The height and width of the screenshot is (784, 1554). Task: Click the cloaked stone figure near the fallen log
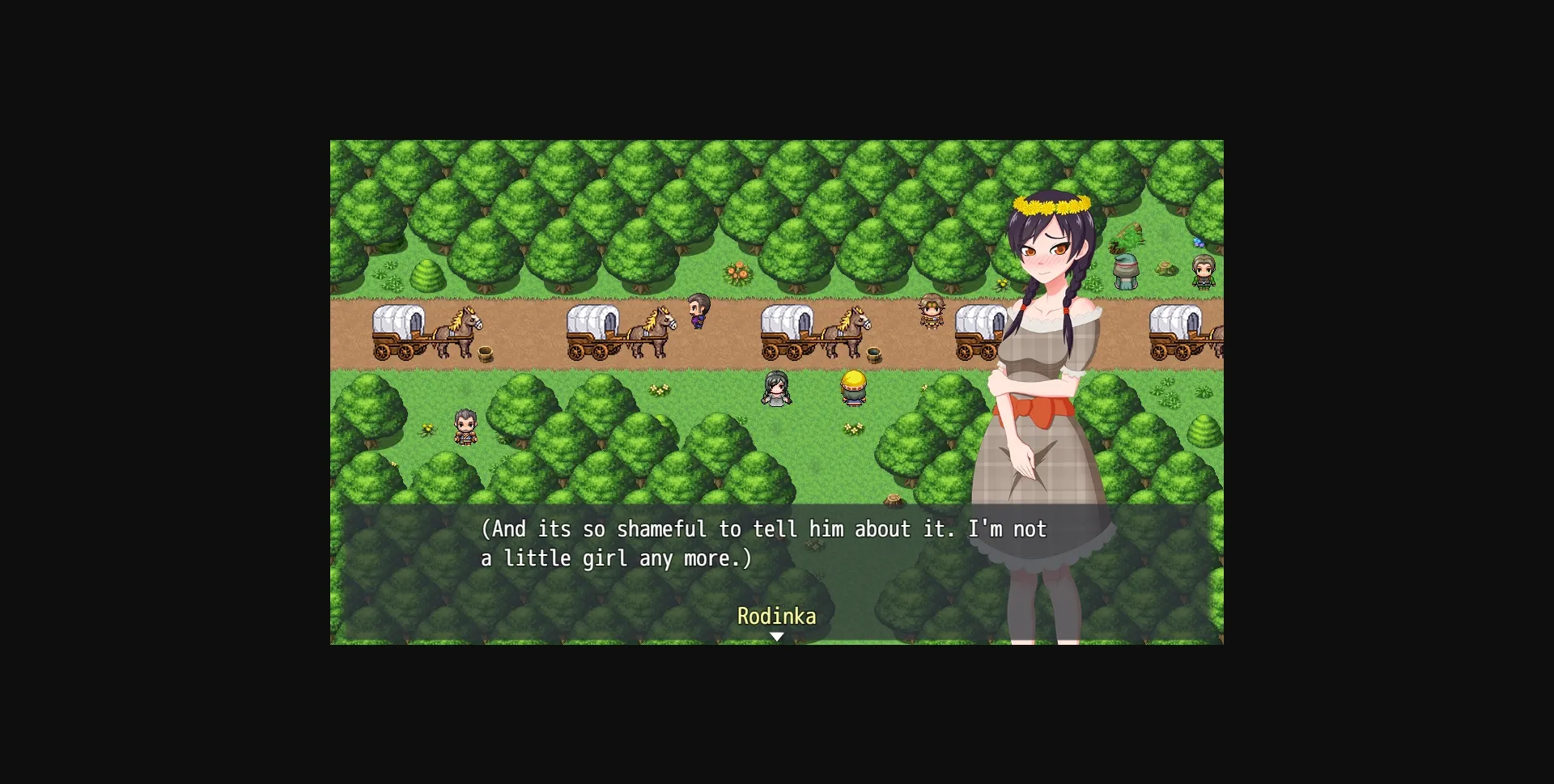pyautogui.click(x=1126, y=273)
